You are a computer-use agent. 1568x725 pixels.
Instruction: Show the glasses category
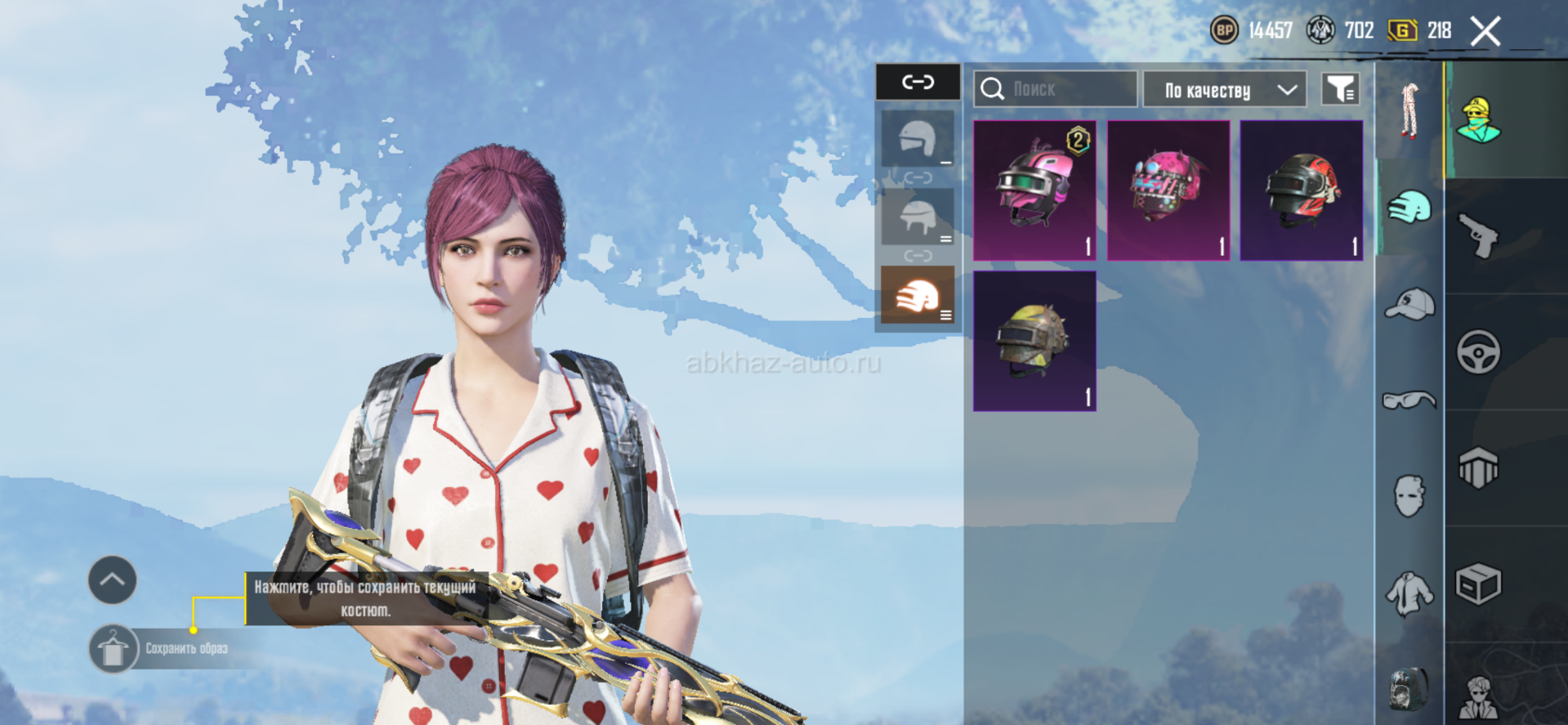[1409, 400]
